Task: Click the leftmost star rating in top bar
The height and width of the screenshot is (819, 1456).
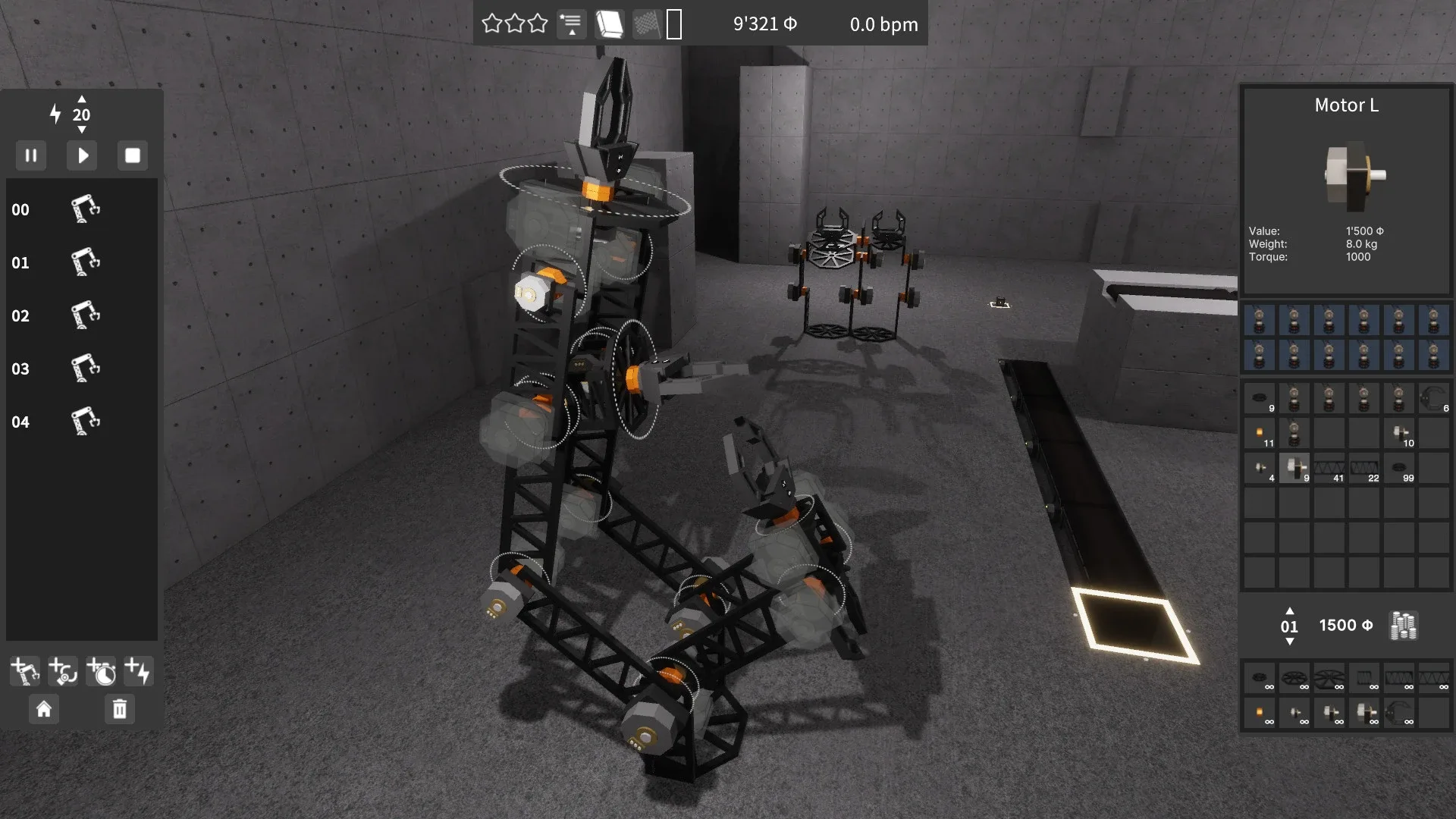Action: [491, 24]
